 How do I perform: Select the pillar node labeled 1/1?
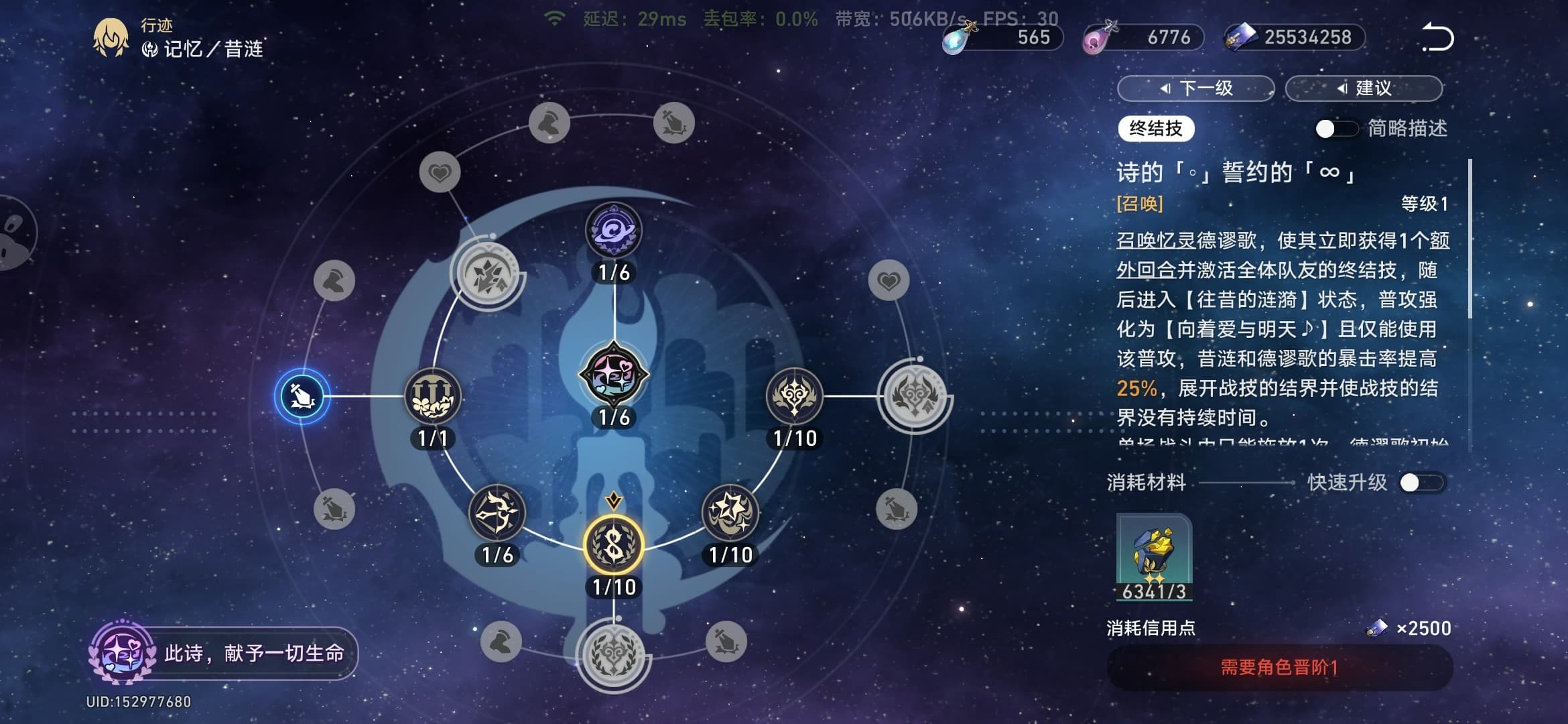pos(433,397)
